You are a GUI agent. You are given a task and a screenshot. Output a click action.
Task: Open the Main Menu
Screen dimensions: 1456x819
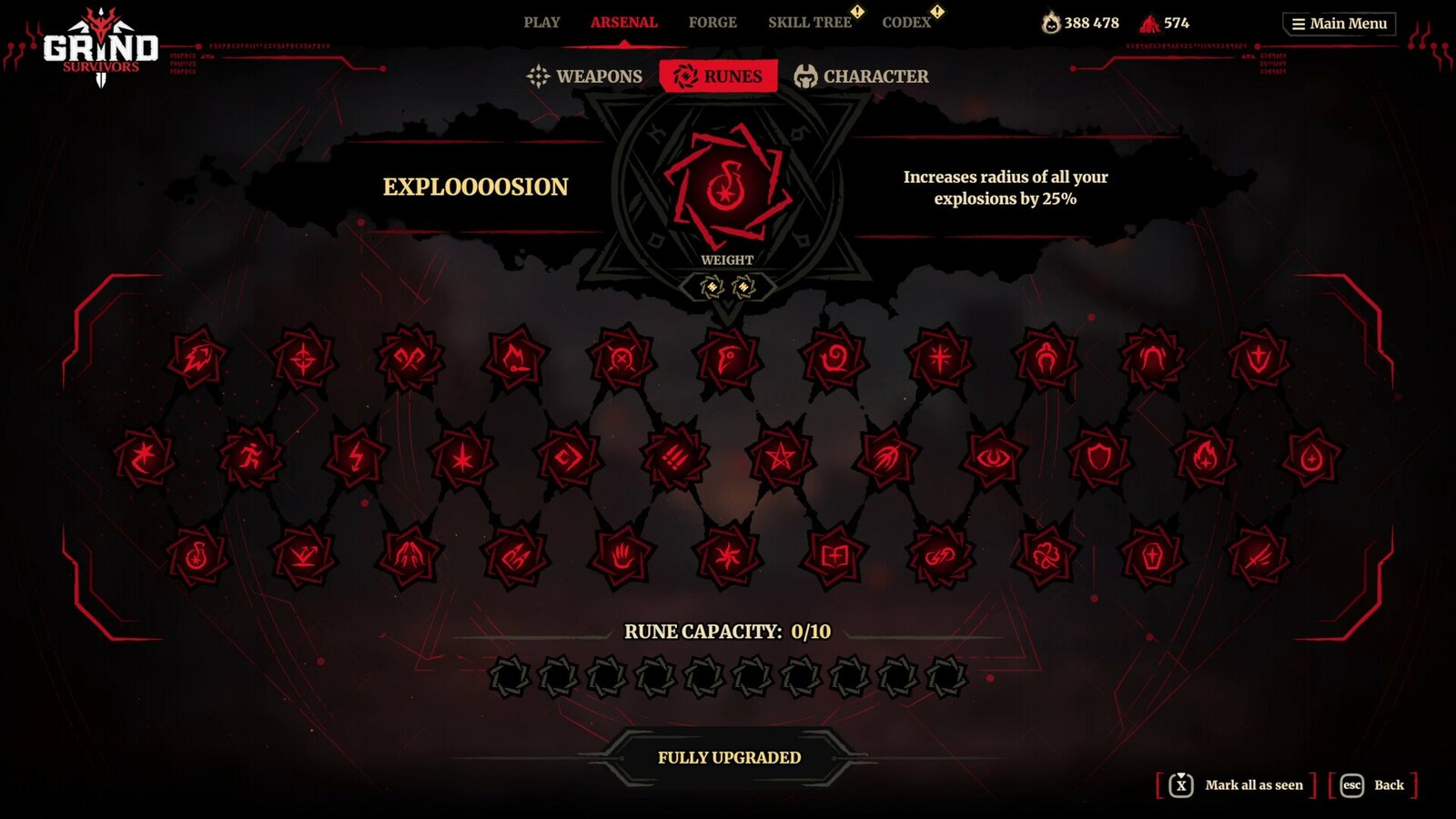(x=1339, y=24)
